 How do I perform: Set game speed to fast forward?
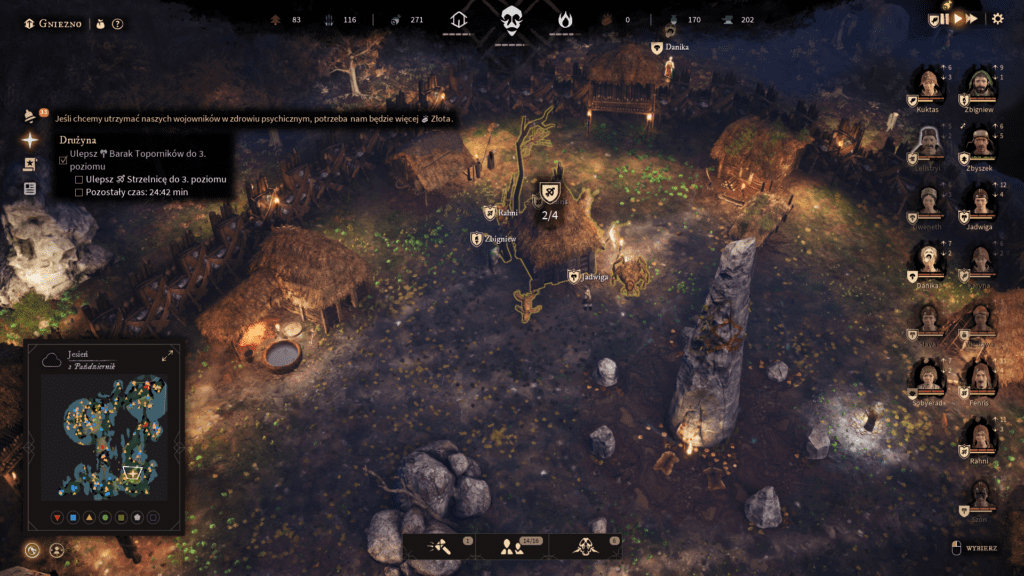point(970,19)
